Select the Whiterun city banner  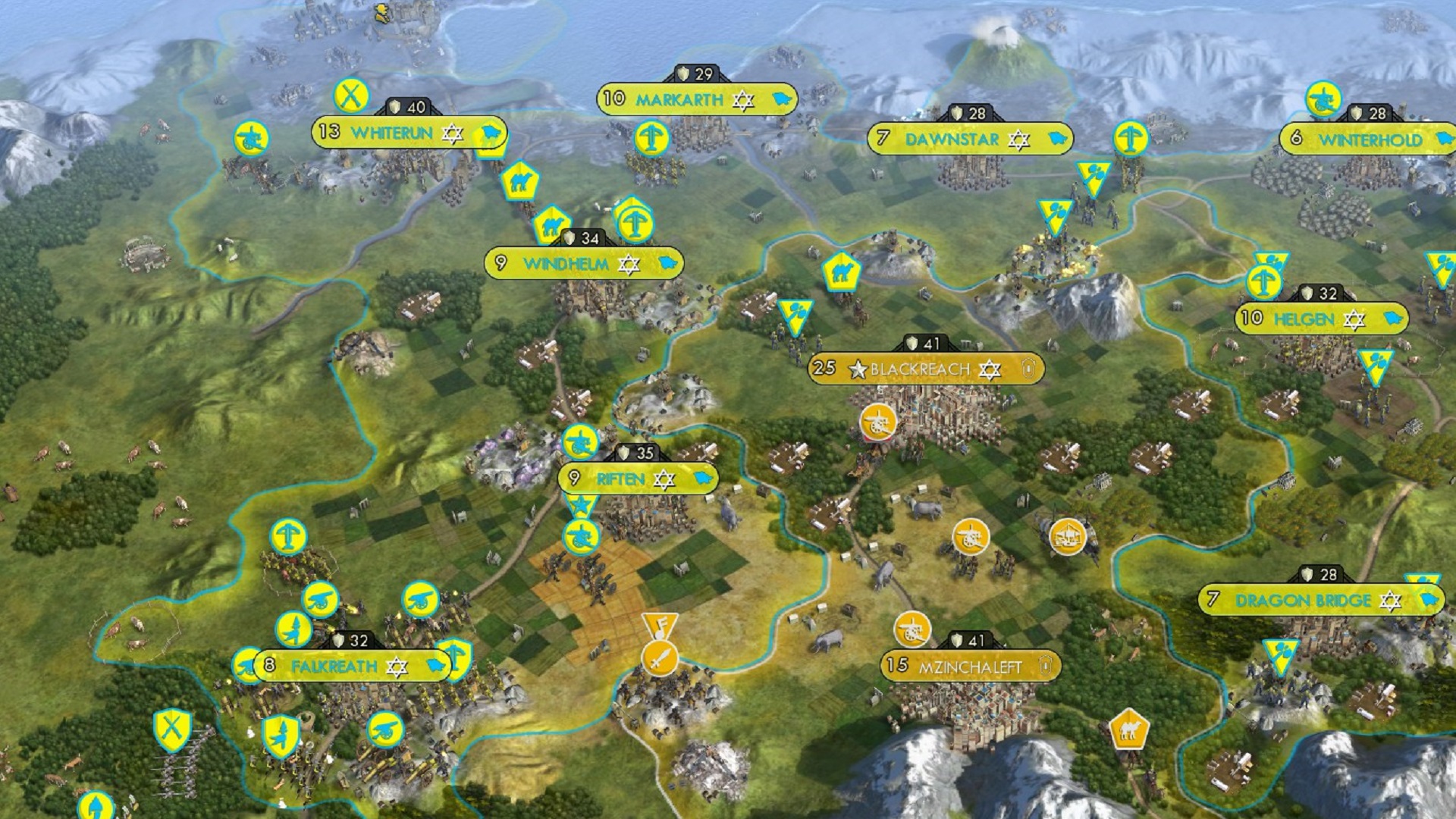point(391,133)
